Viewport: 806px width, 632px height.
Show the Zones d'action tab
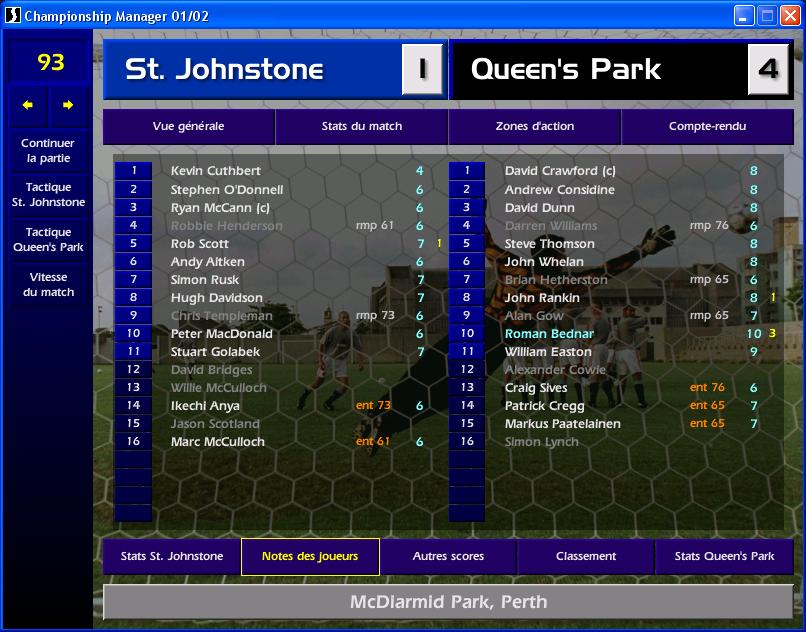point(534,127)
